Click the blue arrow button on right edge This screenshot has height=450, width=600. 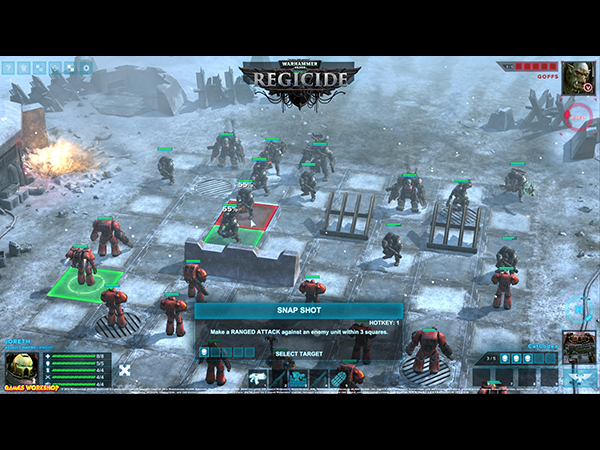tap(579, 309)
